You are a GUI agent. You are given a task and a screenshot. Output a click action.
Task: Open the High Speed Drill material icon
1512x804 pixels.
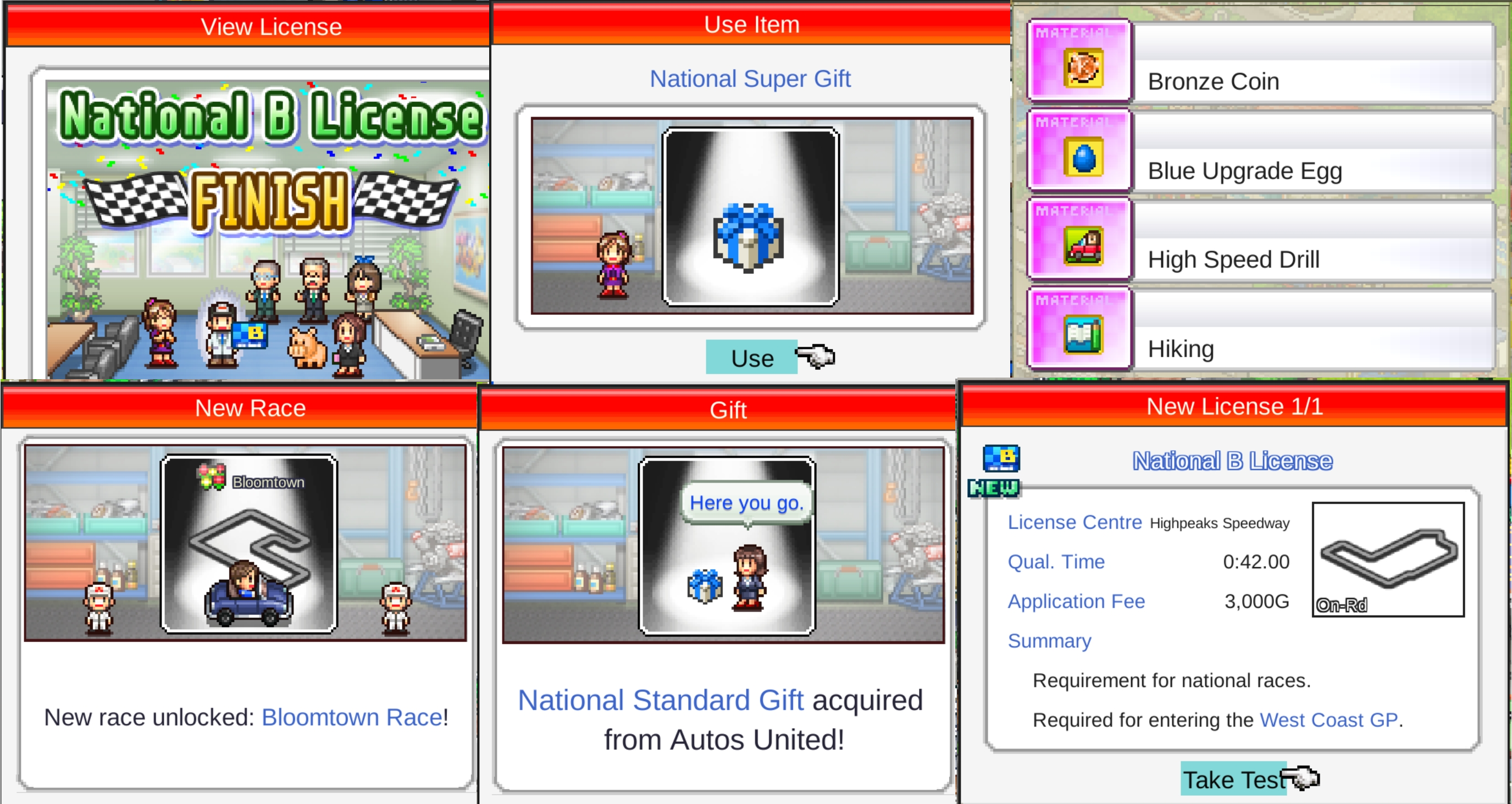click(x=1080, y=241)
